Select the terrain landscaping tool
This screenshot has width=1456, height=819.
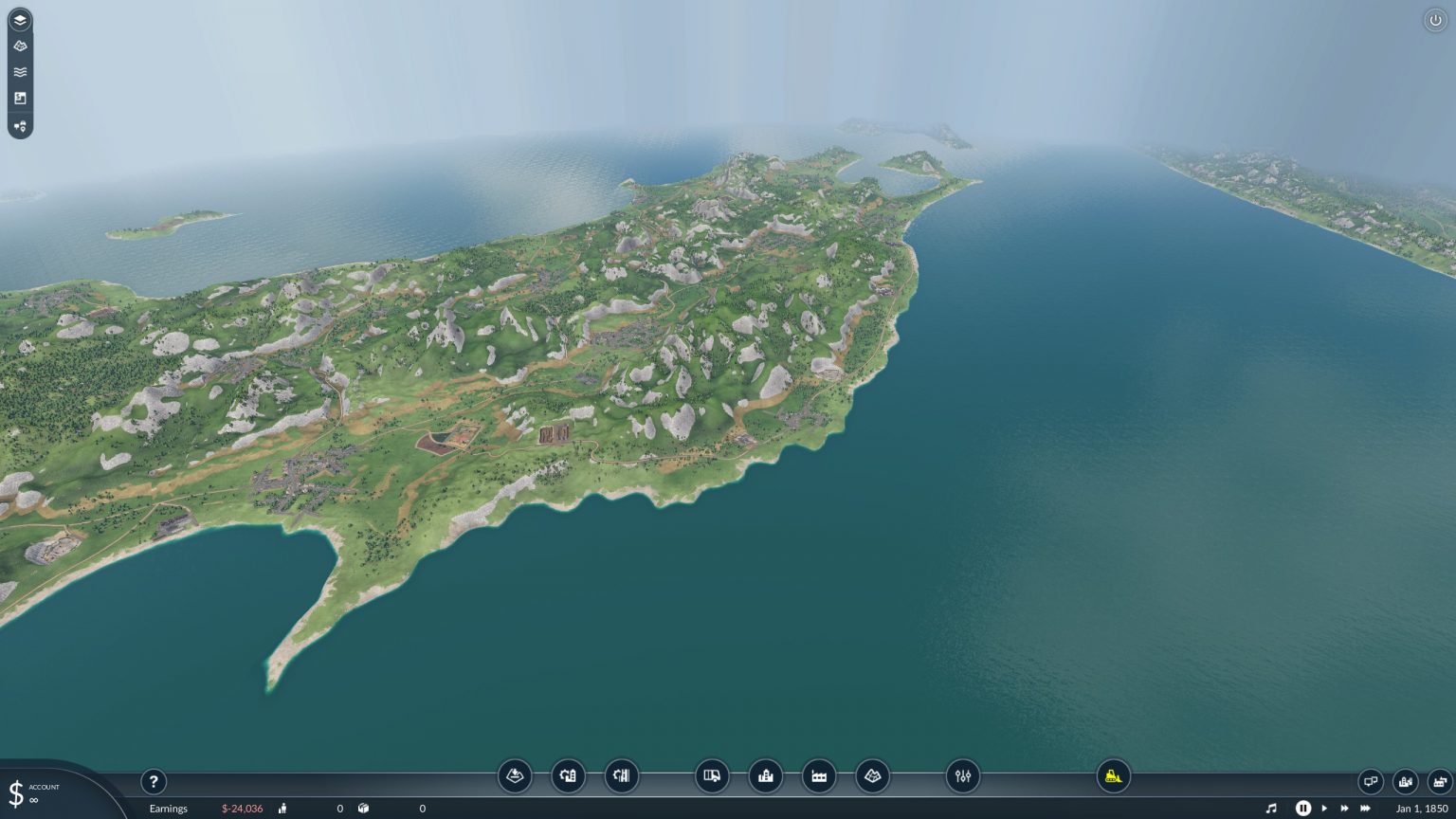point(513,775)
